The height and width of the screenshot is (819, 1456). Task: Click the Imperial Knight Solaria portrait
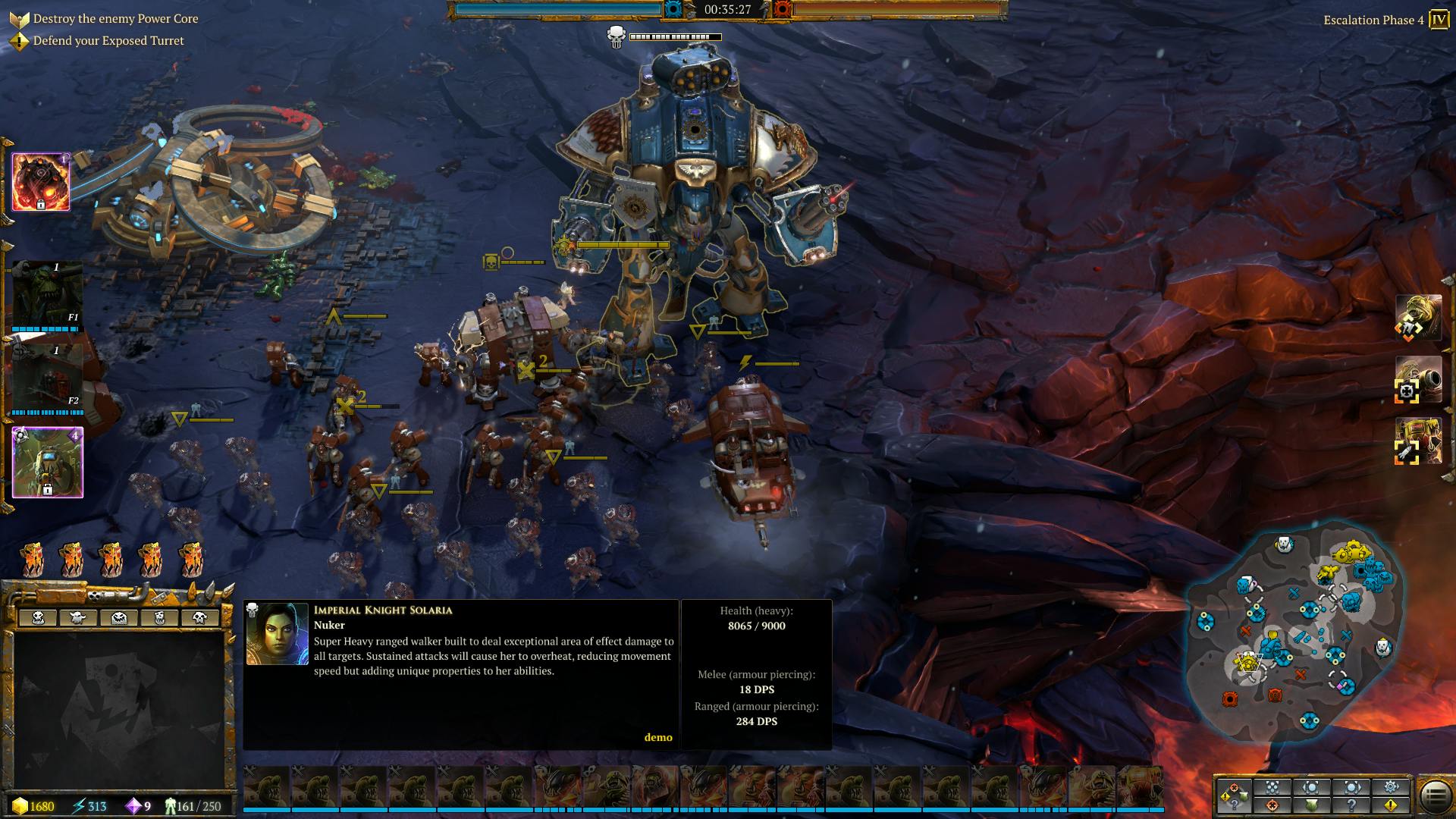pyautogui.click(x=277, y=634)
